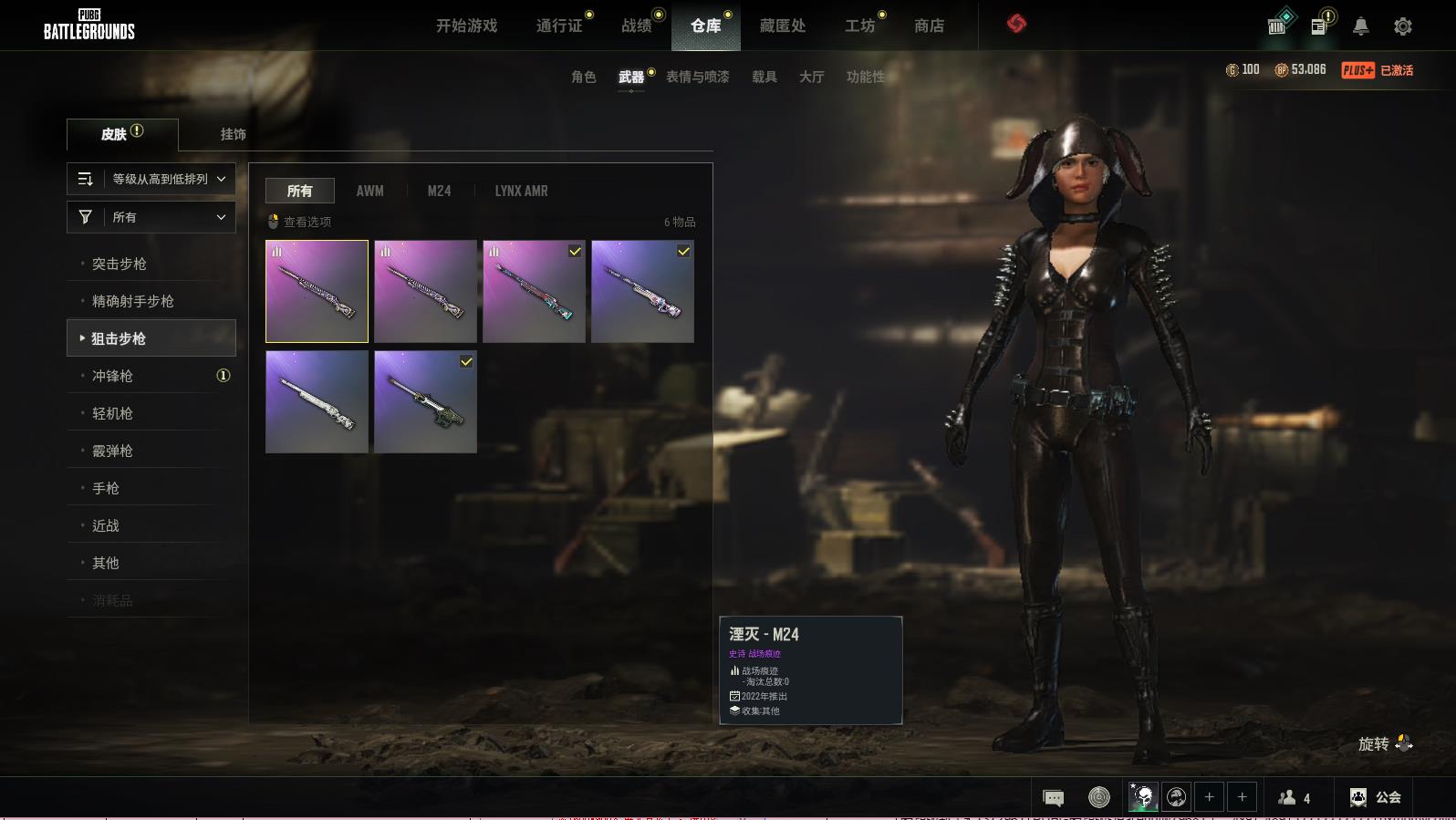Open the 开始游戏 start game menu
Viewport: 1456px width, 820px height.
click(x=466, y=26)
